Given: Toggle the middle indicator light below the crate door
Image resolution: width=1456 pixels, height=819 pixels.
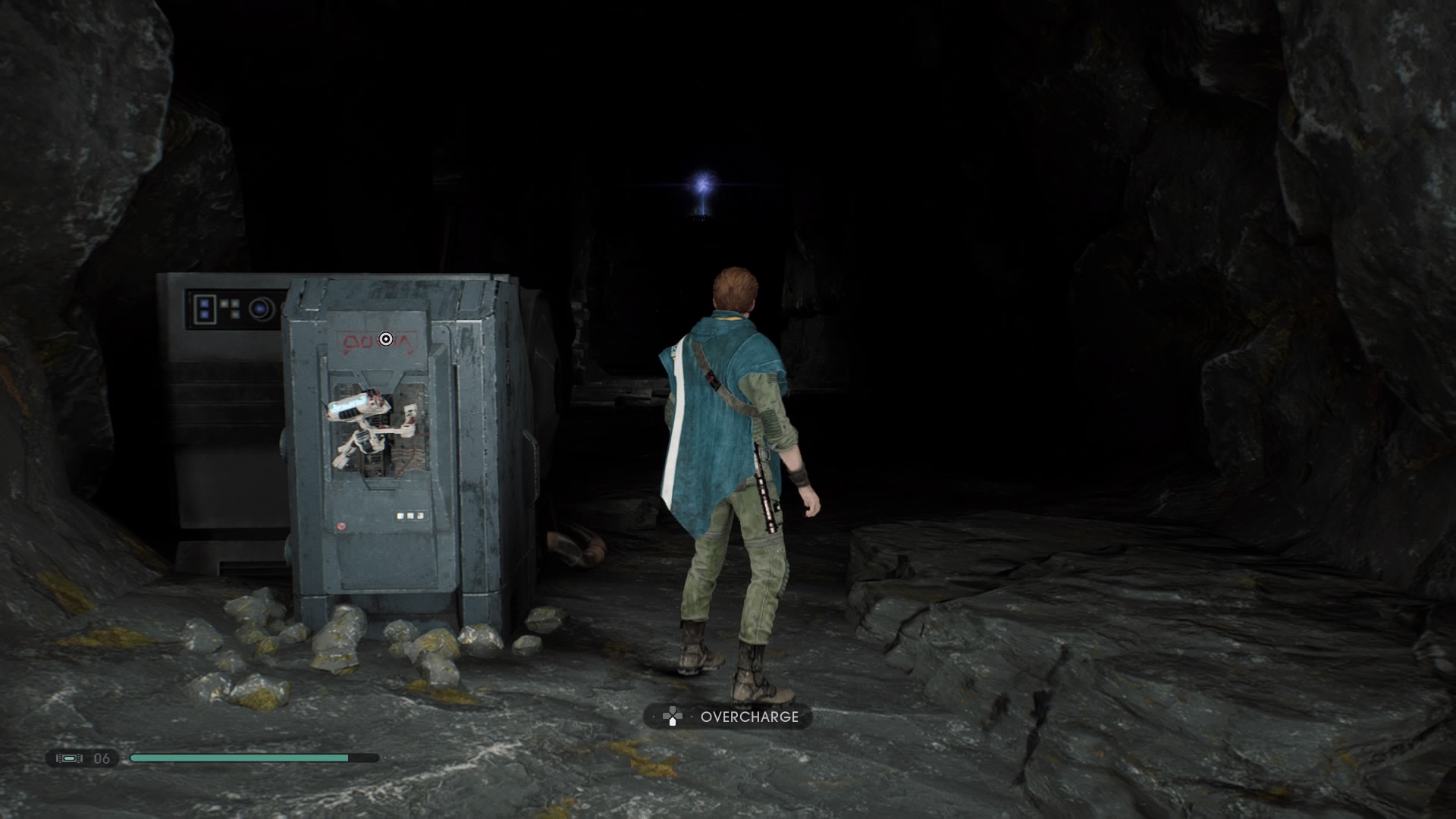Looking at the screenshot, I should pos(410,516).
